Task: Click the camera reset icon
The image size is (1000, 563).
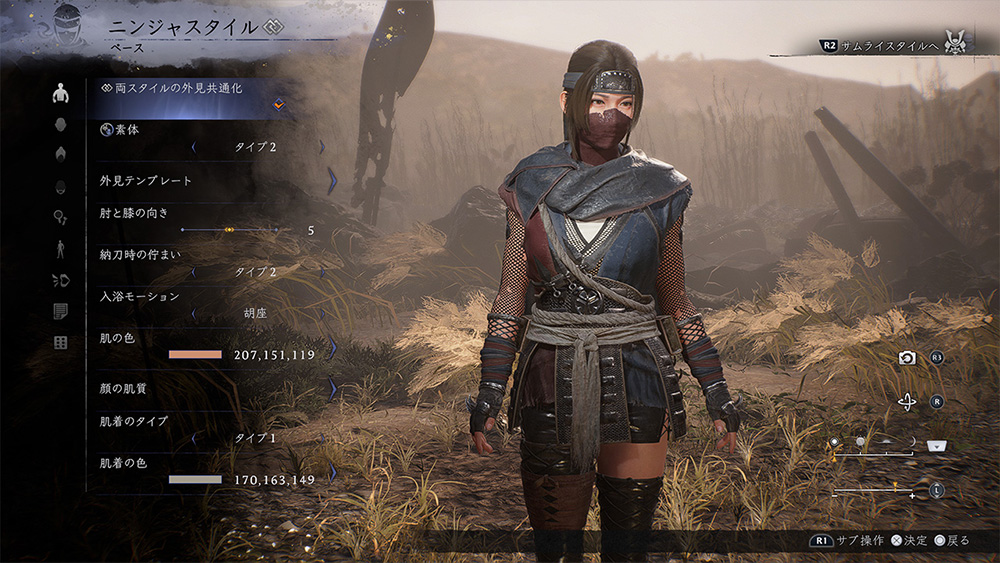Action: coord(907,358)
